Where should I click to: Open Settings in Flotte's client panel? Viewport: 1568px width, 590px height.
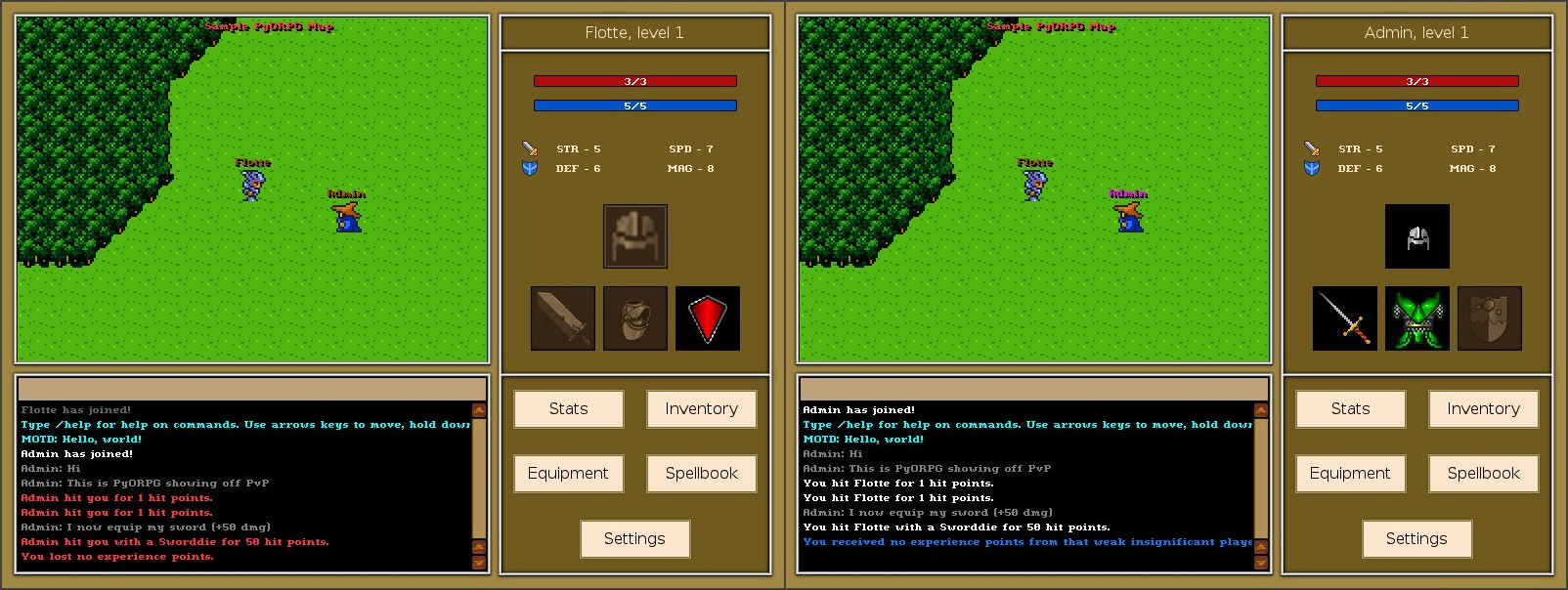click(x=634, y=539)
